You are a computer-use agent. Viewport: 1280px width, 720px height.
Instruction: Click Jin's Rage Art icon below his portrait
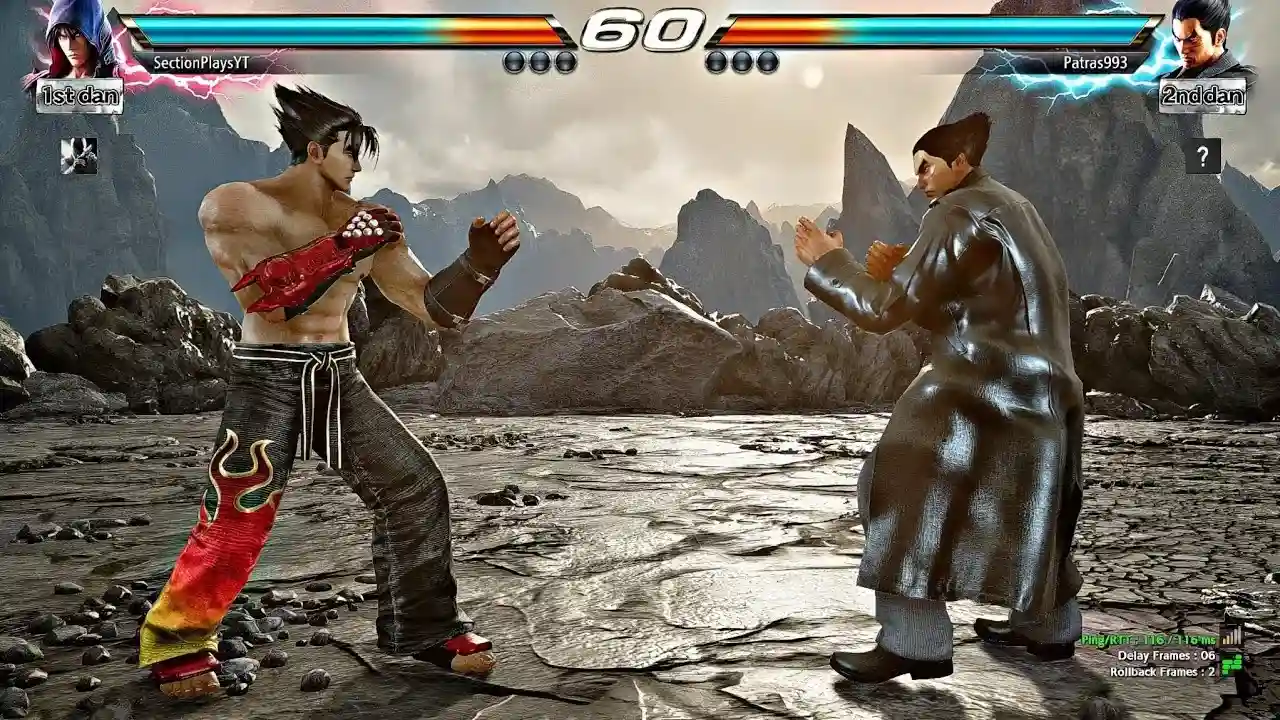pyautogui.click(x=78, y=155)
